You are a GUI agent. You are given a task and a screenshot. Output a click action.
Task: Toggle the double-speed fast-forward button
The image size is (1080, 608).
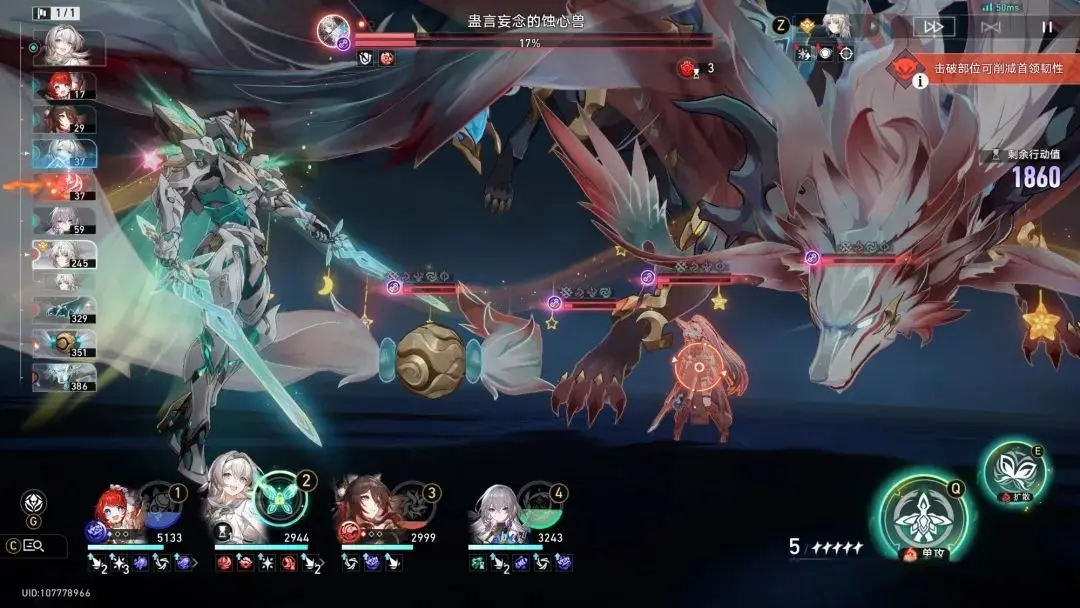point(933,27)
